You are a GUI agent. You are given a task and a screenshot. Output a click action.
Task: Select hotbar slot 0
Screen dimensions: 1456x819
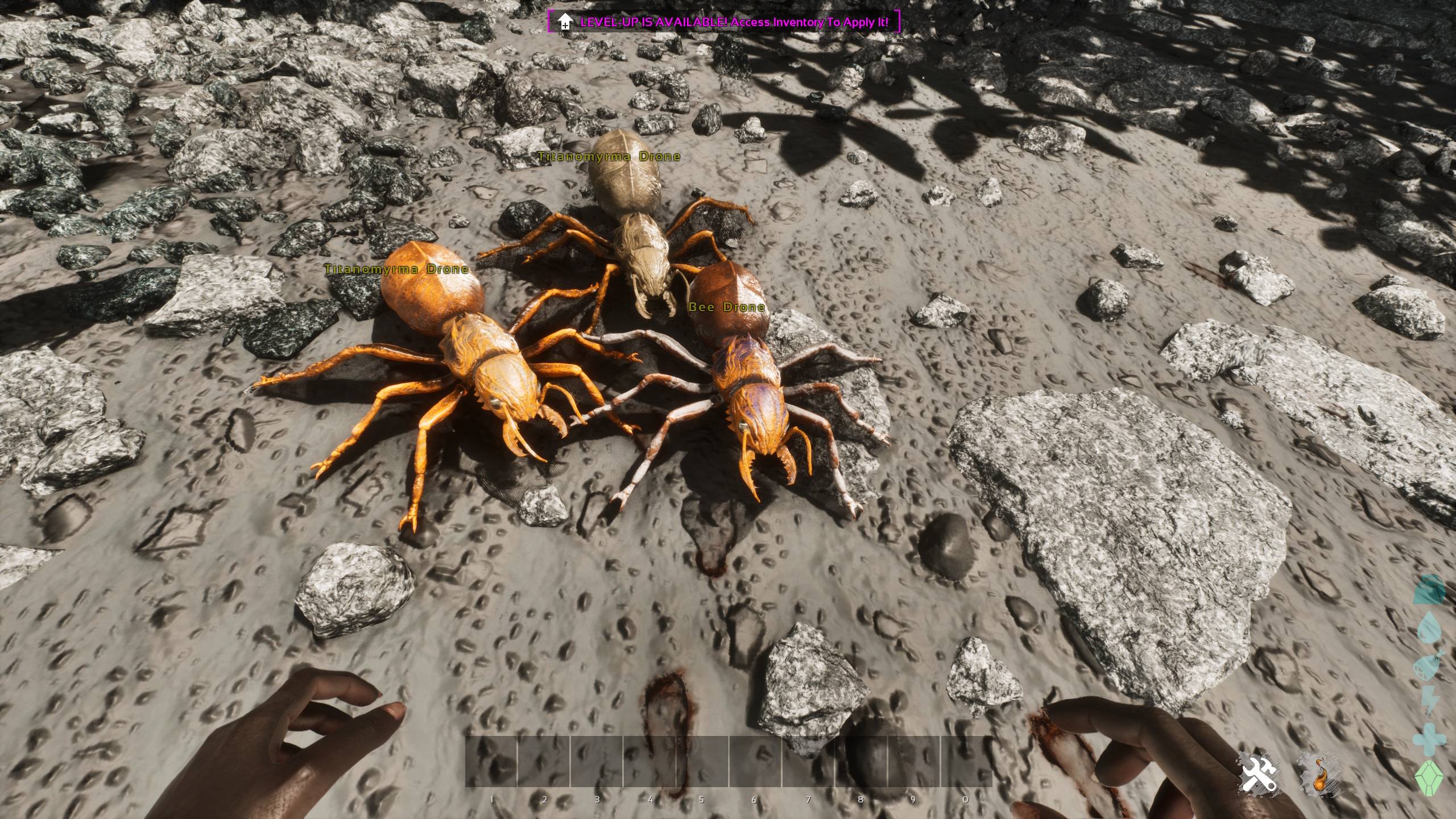pyautogui.click(x=967, y=762)
